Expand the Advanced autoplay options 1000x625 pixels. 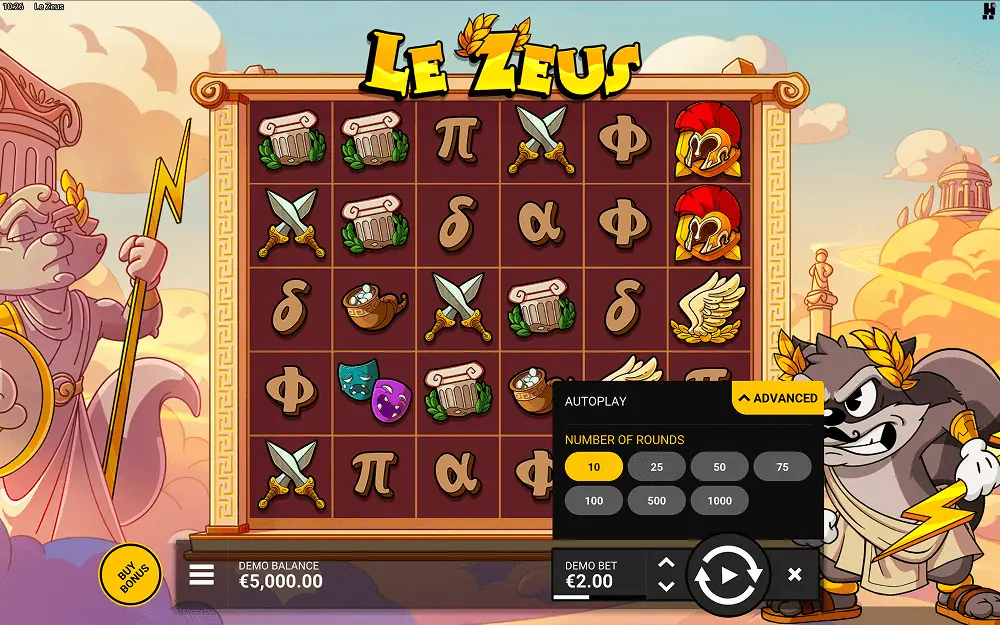(x=778, y=398)
